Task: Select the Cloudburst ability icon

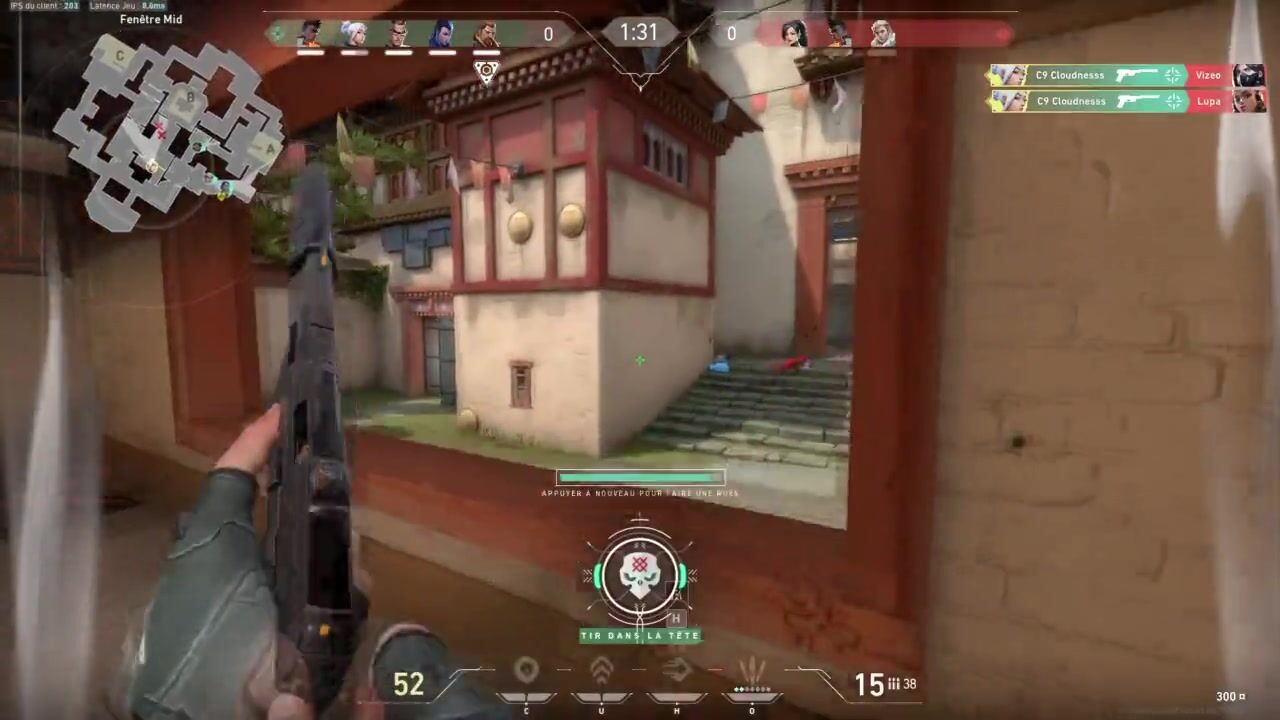Action: point(526,671)
